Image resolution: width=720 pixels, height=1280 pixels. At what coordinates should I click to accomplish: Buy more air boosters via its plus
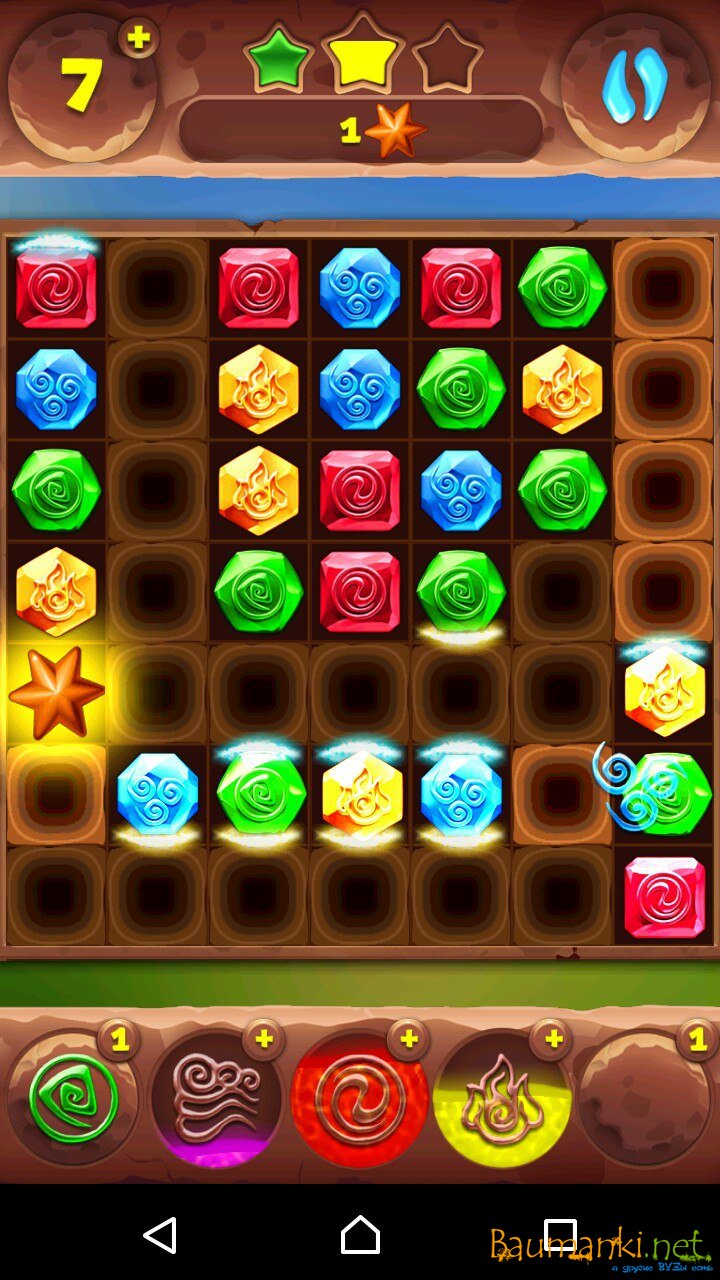tap(264, 1040)
